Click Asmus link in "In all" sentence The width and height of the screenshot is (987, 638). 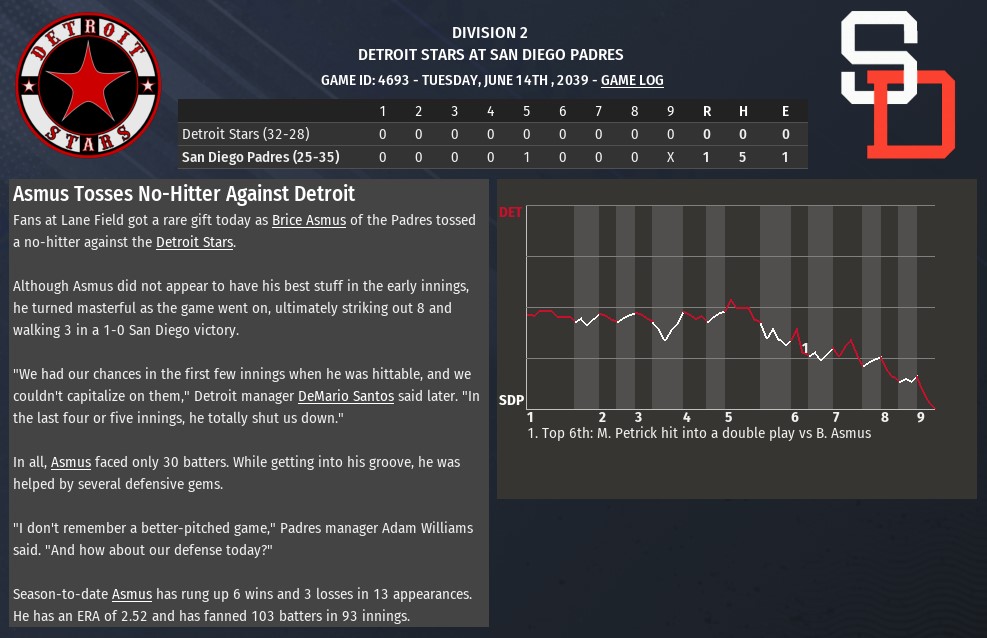[71, 462]
